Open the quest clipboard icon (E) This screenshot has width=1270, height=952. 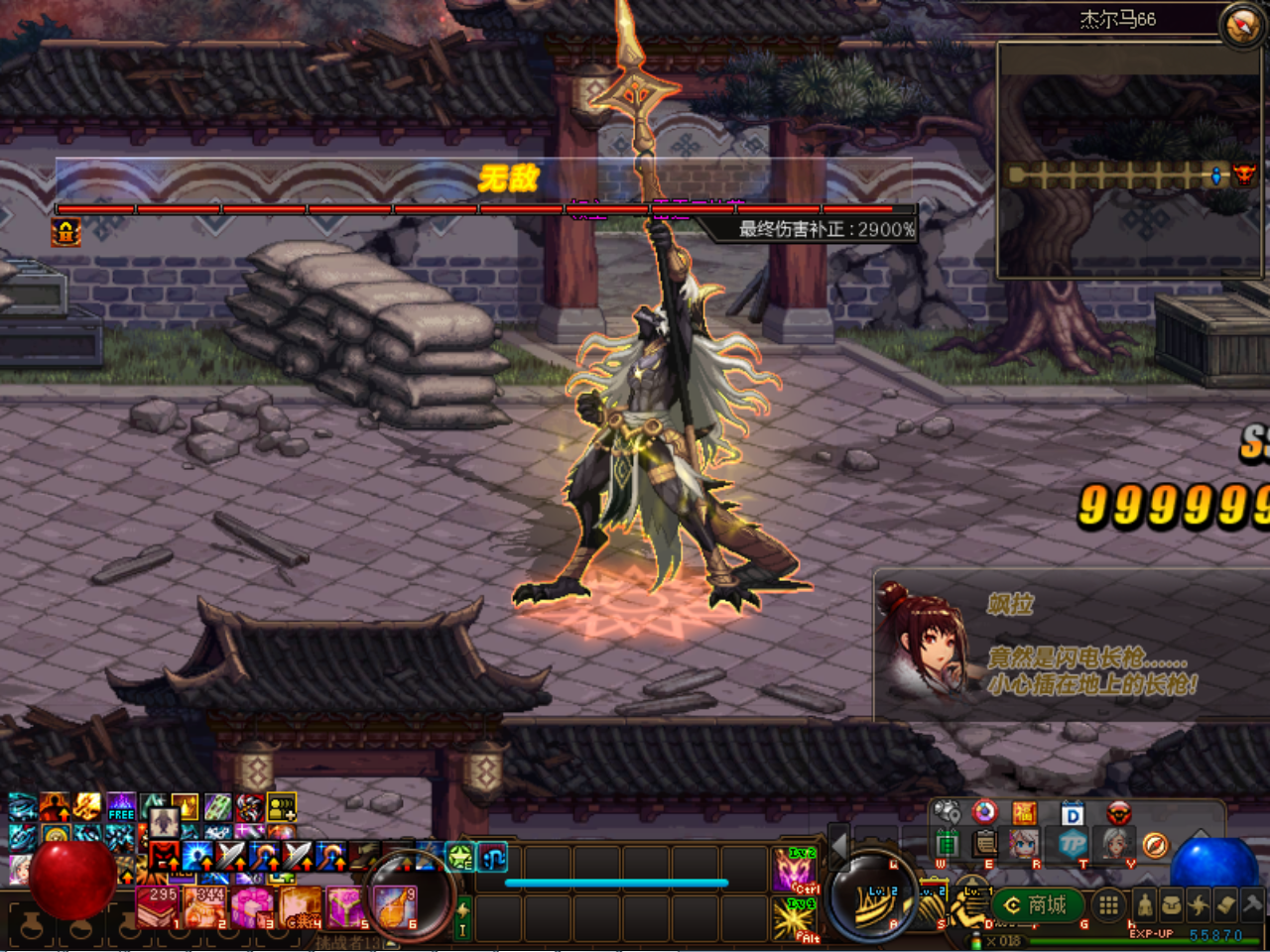pyautogui.click(x=983, y=844)
